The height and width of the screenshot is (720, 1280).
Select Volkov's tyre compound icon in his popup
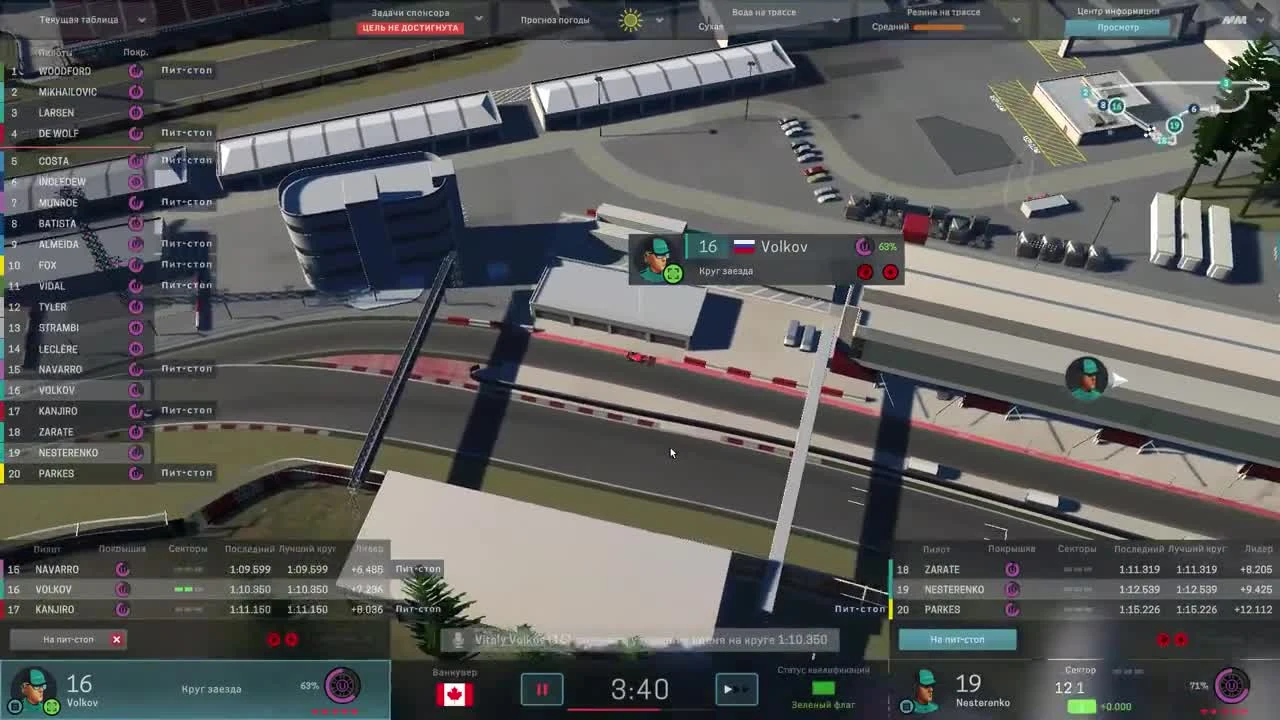coord(864,246)
